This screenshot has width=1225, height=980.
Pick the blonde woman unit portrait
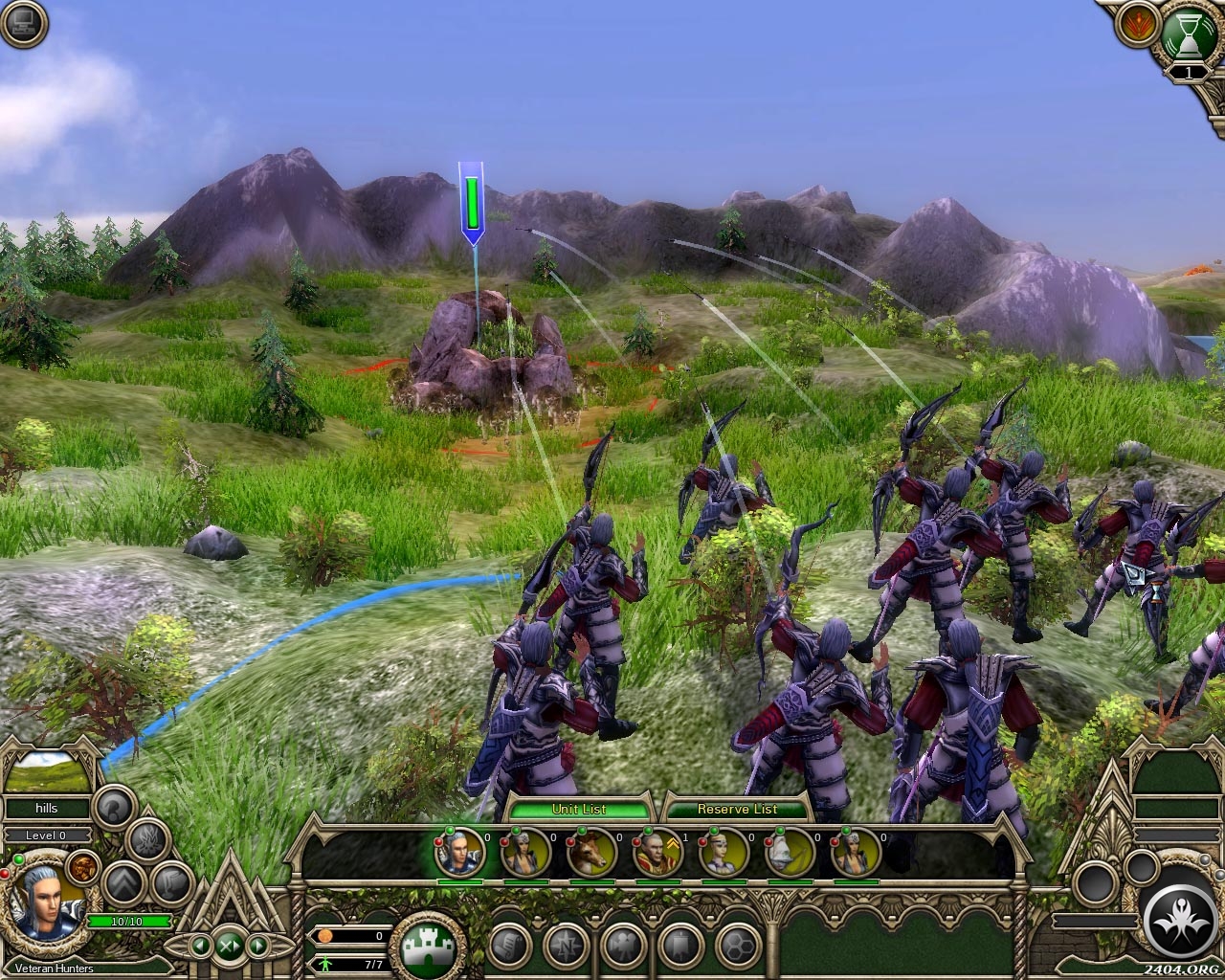click(x=724, y=851)
